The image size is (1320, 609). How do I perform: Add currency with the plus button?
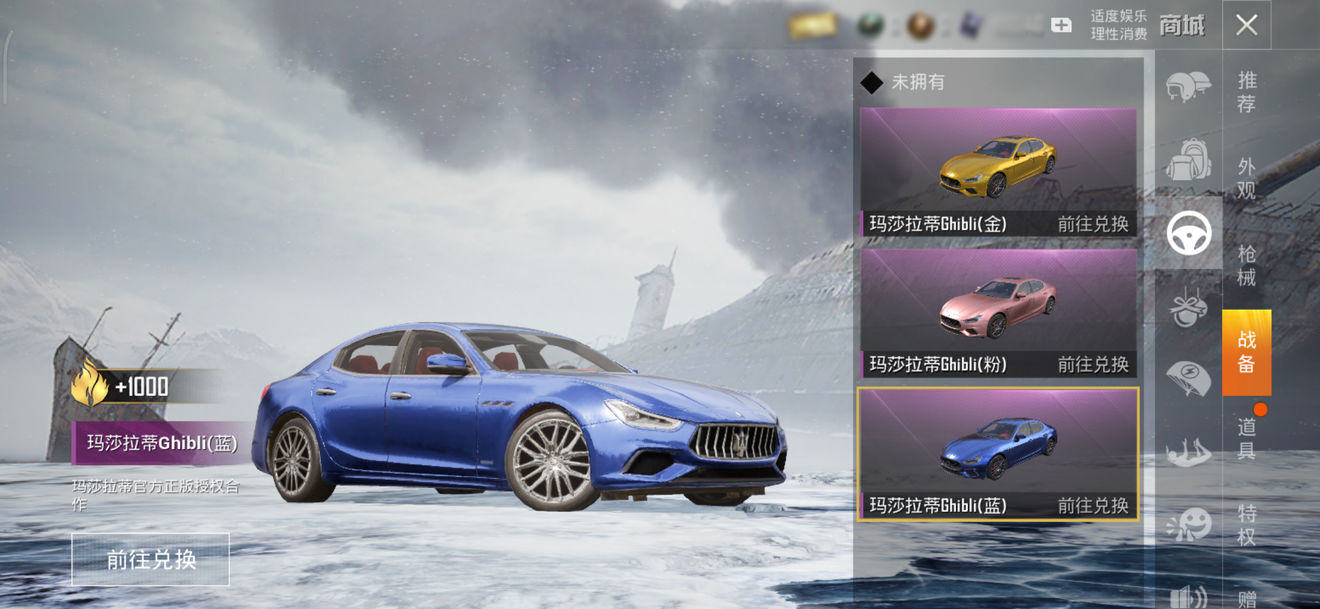[x=1061, y=25]
